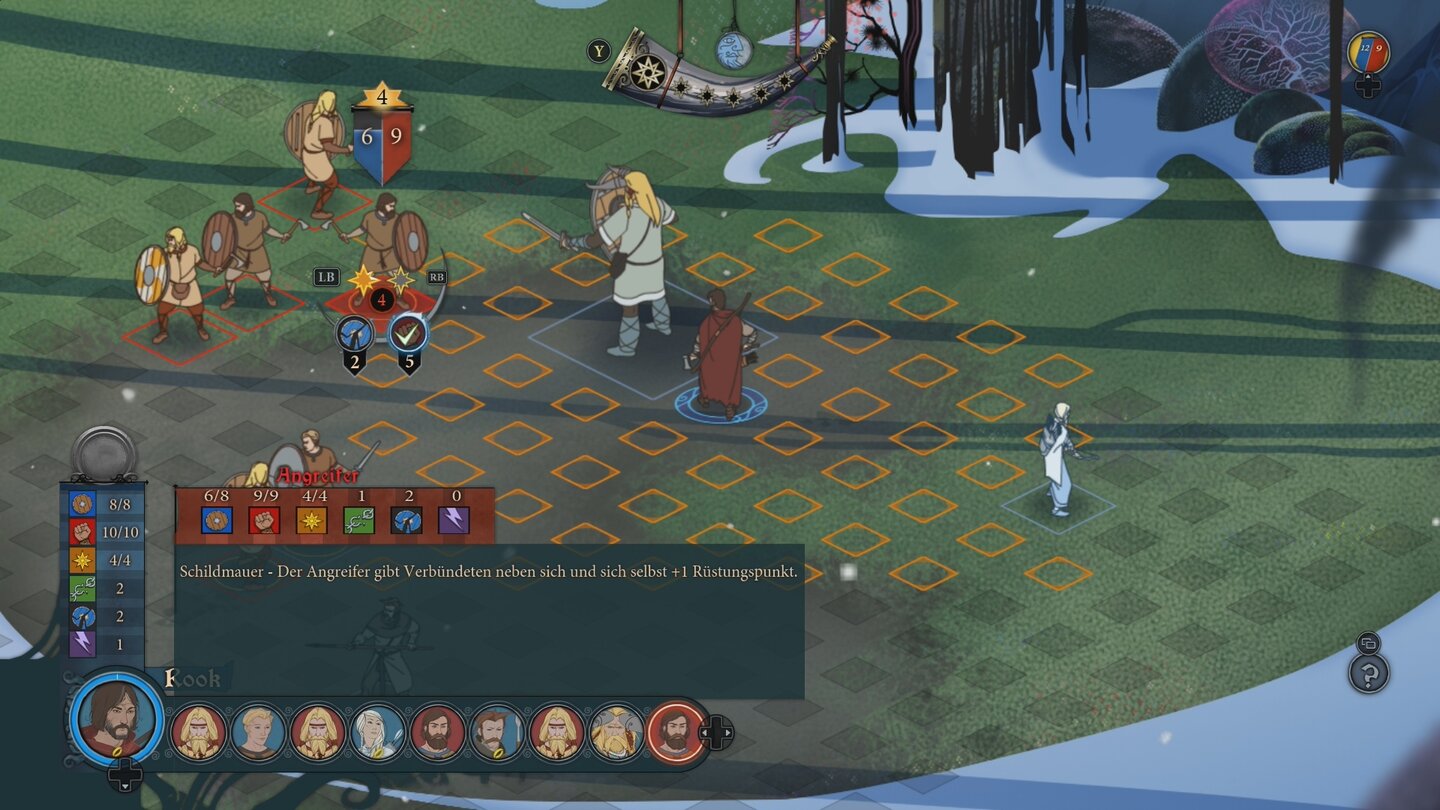1440x810 pixels.
Task: Select the blue armor-break attack icon showing 2
Action: click(355, 330)
